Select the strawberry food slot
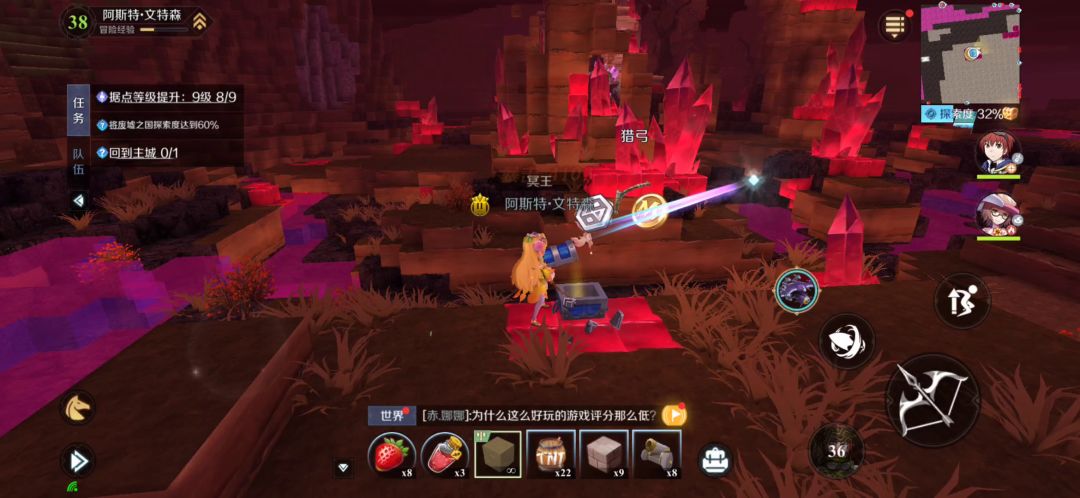Viewport: 1080px width, 498px height. click(x=392, y=456)
